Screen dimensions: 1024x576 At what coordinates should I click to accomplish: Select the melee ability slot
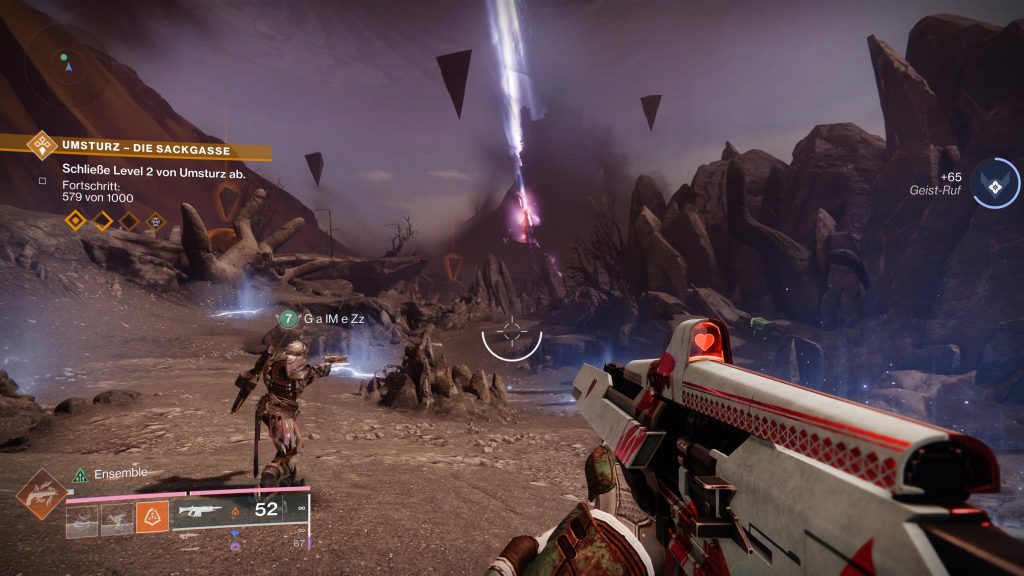(x=117, y=518)
